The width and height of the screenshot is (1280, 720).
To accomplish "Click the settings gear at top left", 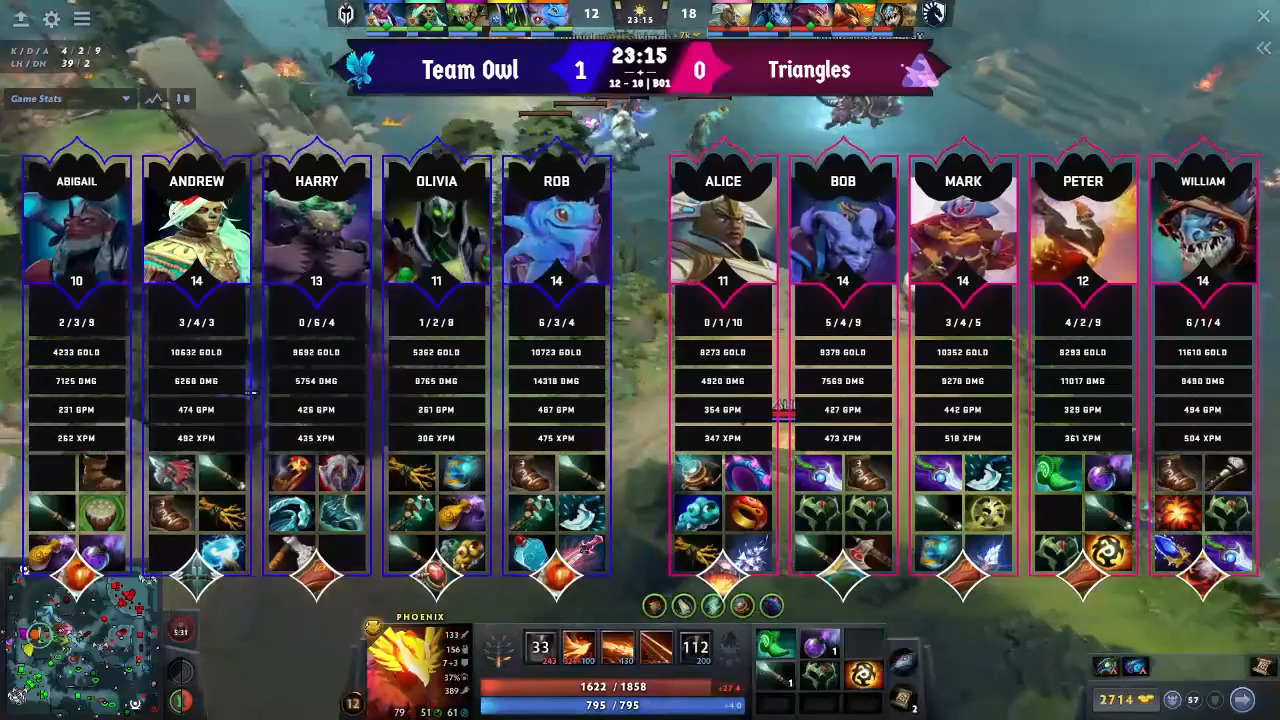I will [52, 18].
